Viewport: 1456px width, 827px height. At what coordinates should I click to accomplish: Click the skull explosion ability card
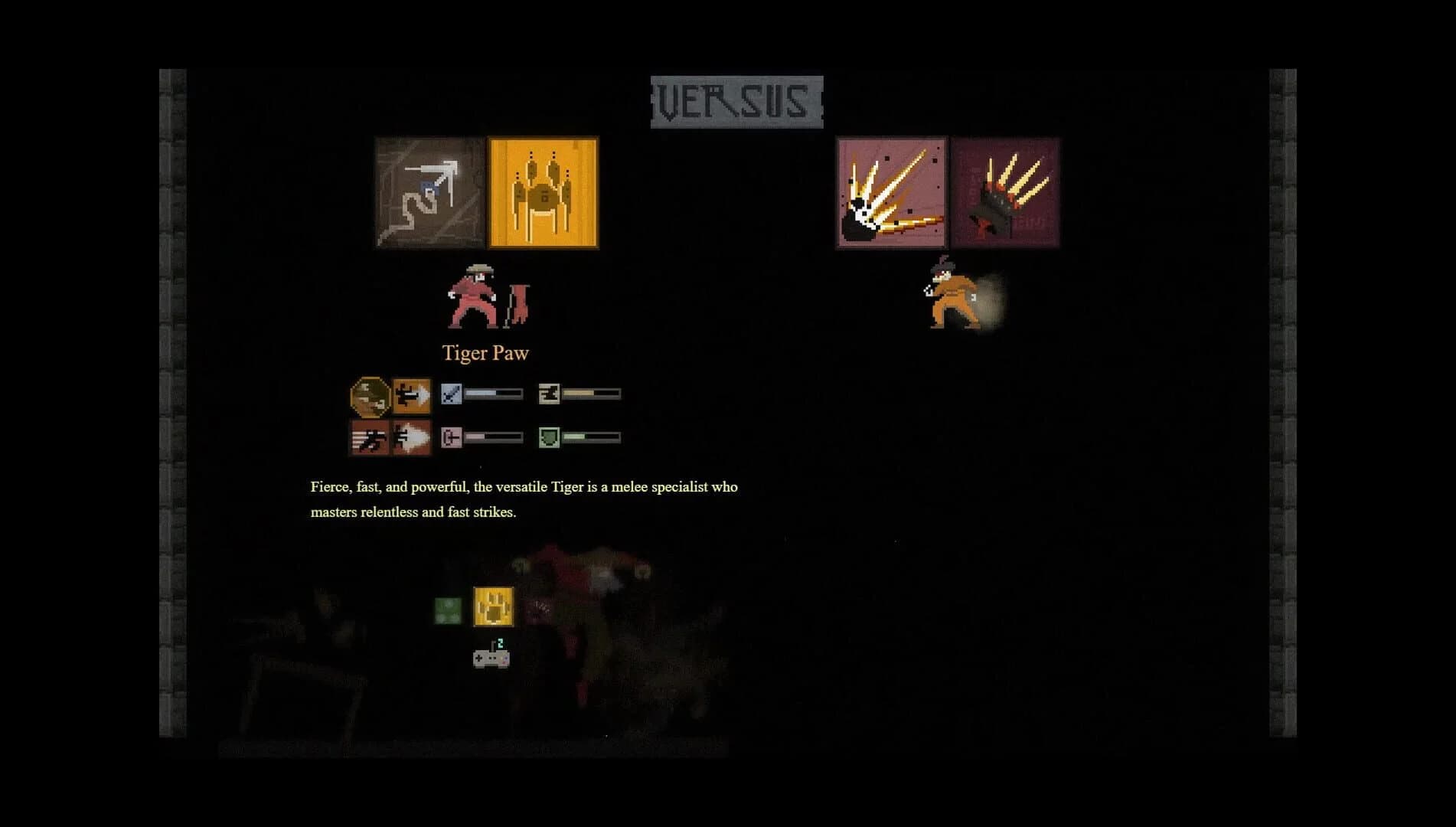(x=890, y=193)
